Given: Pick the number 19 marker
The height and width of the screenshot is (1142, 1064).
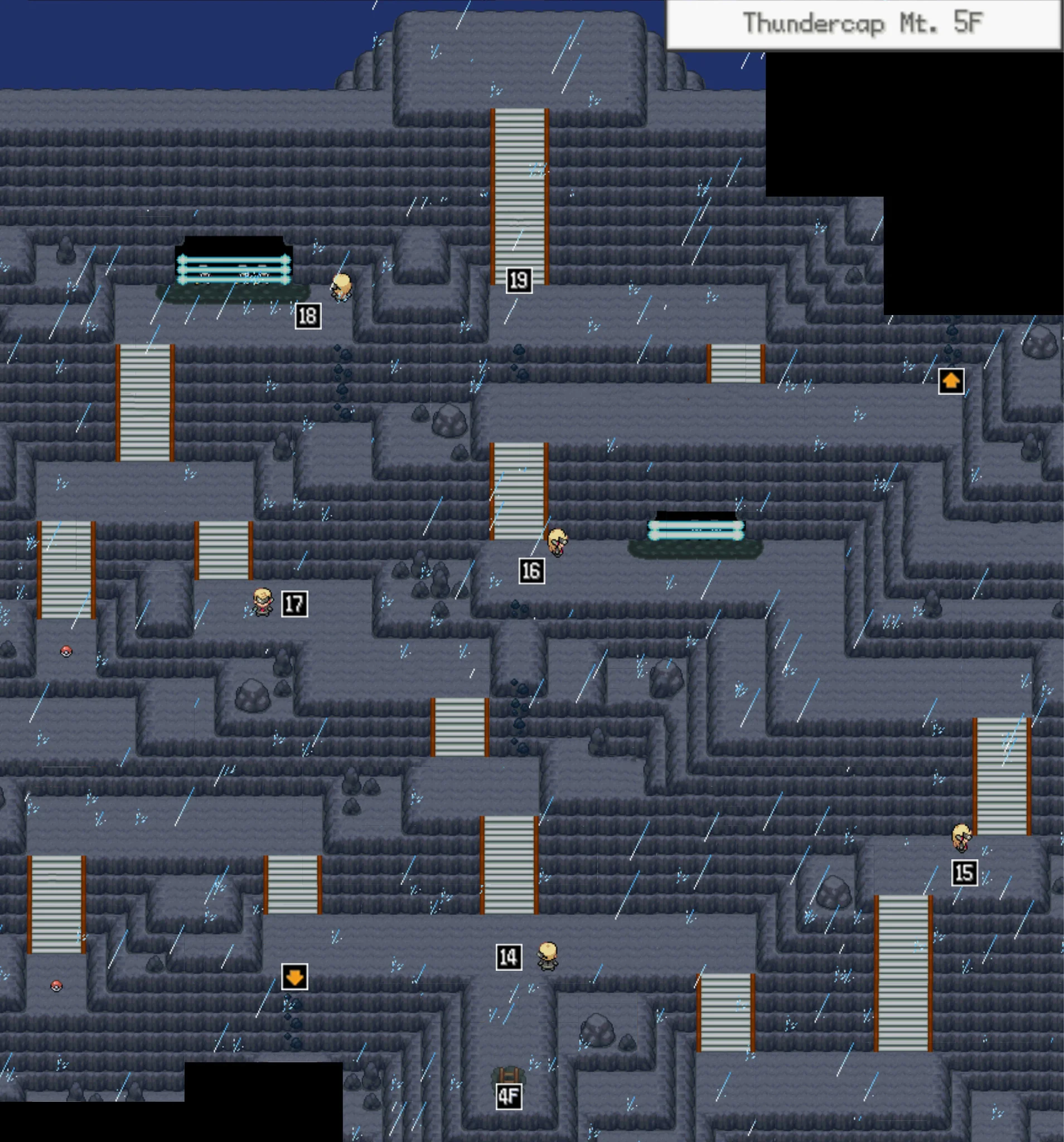Looking at the screenshot, I should coord(519,280).
